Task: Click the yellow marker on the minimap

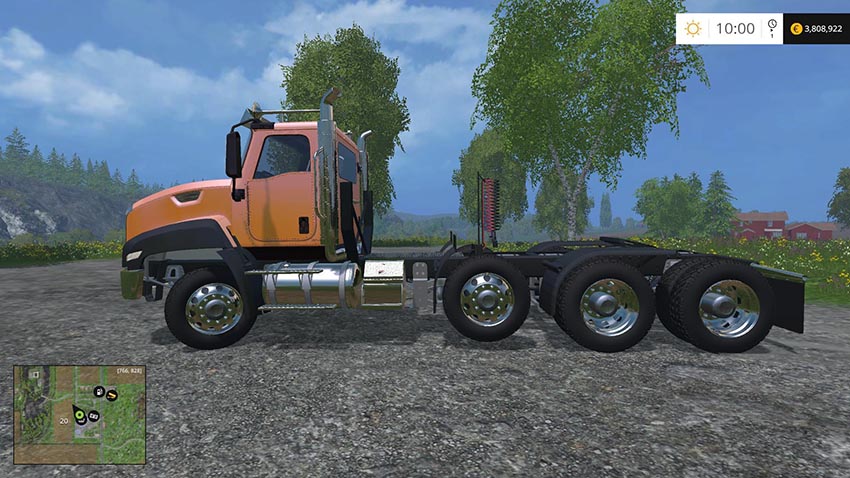Action: (112, 396)
